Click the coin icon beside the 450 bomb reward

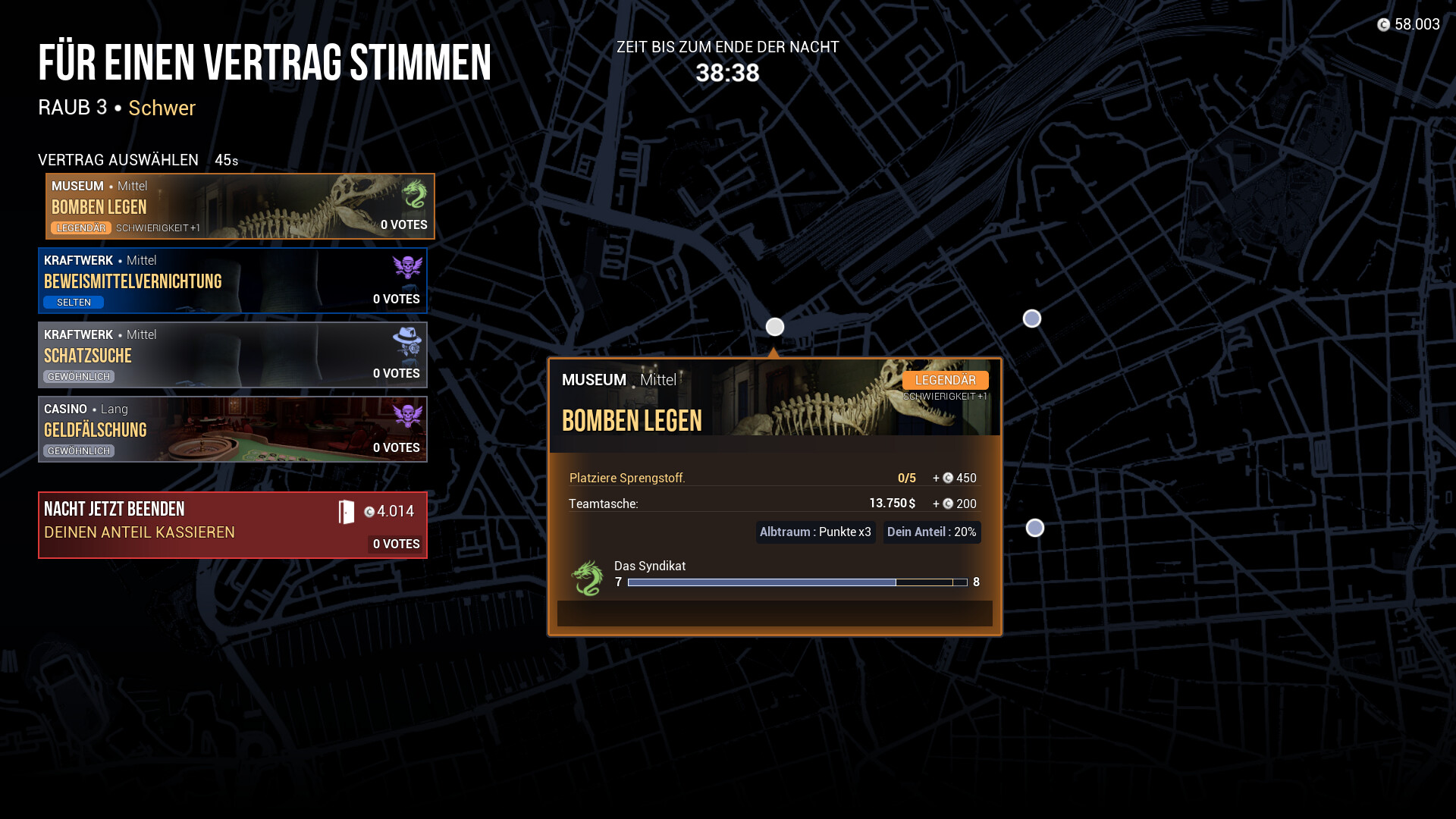pos(949,478)
